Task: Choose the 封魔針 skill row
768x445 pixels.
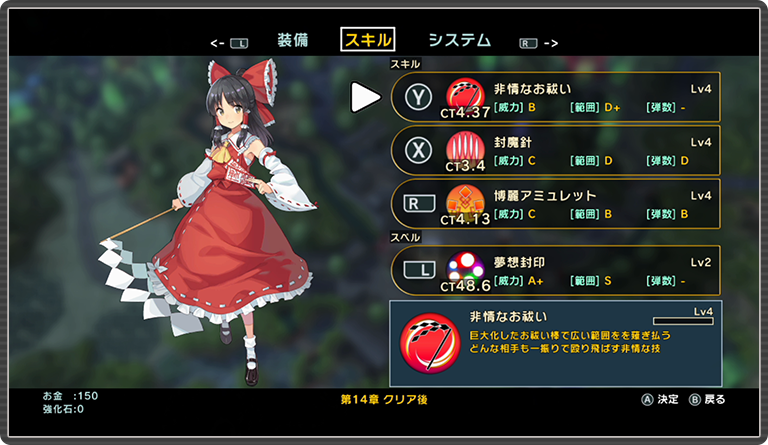Action: coord(555,150)
